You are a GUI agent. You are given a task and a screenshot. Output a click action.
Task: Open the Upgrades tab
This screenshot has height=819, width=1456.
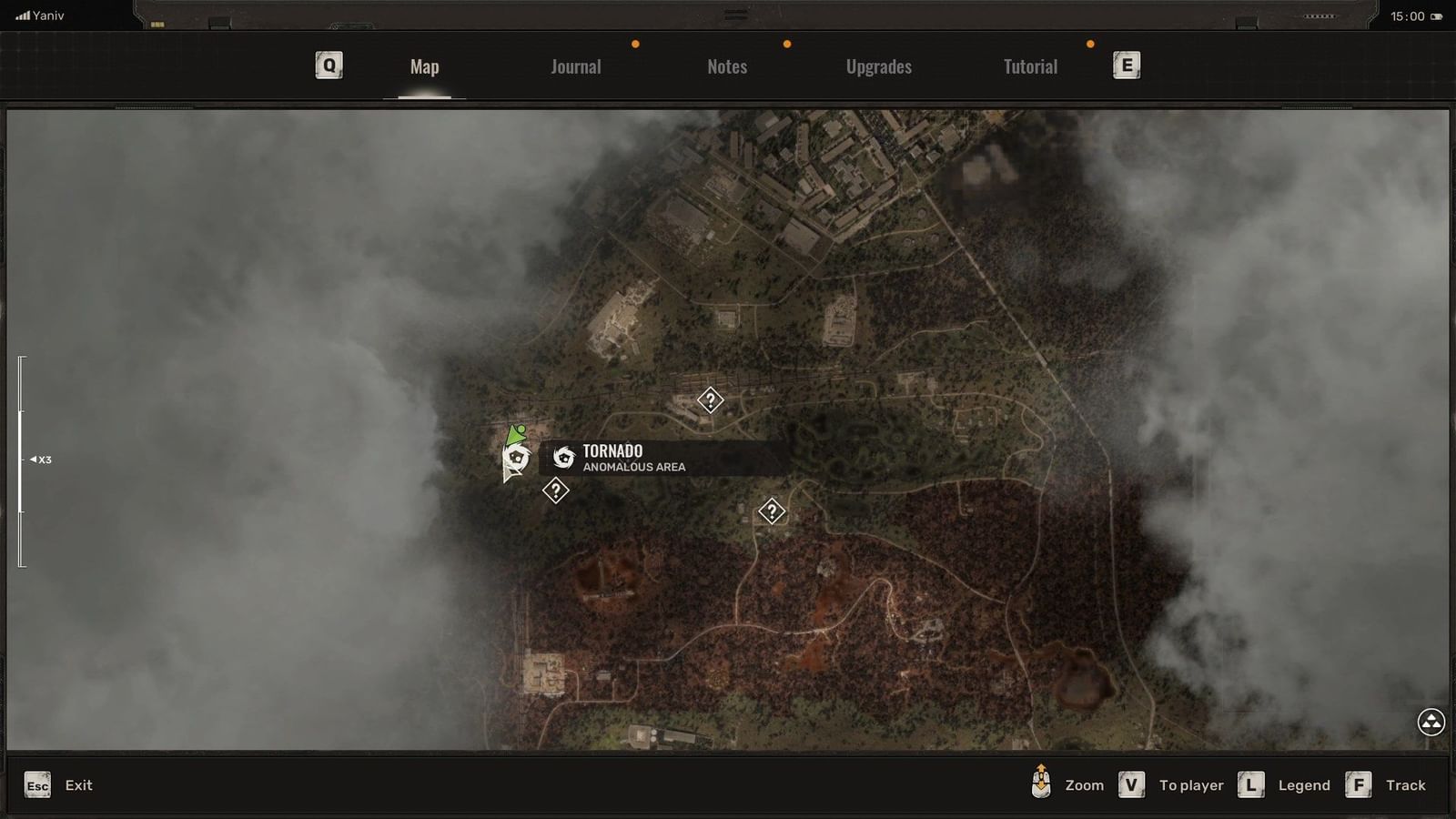[x=878, y=66]
